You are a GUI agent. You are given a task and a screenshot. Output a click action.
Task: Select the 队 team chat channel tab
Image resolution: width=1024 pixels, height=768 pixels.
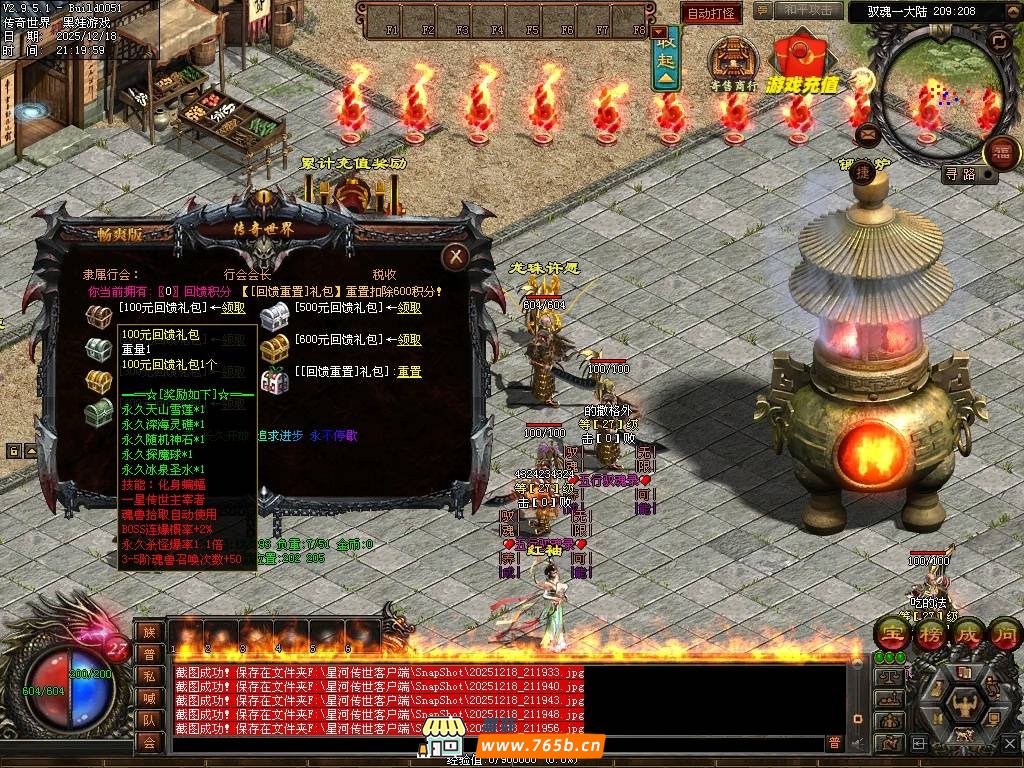point(149,719)
